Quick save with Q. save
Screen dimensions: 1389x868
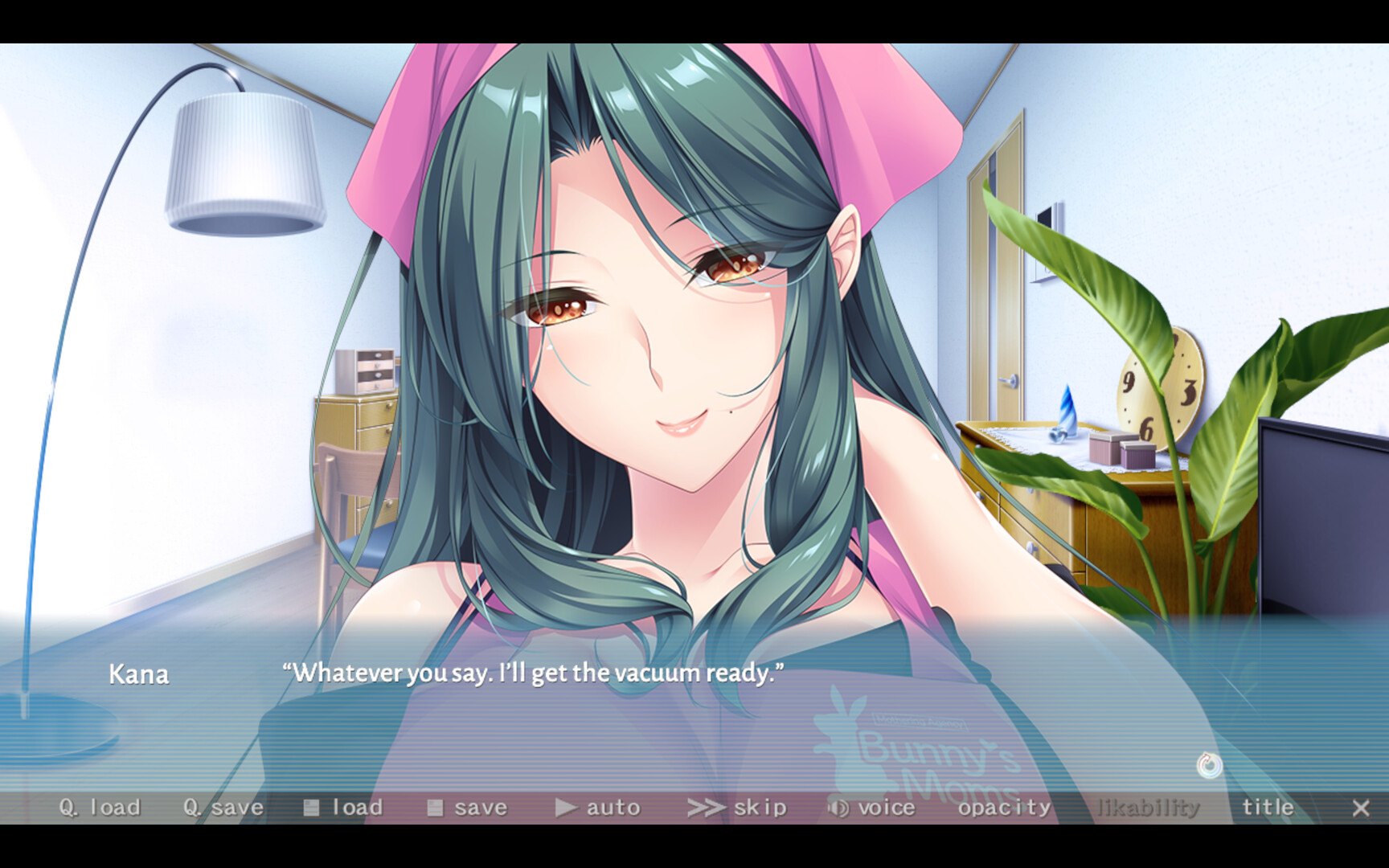(223, 808)
